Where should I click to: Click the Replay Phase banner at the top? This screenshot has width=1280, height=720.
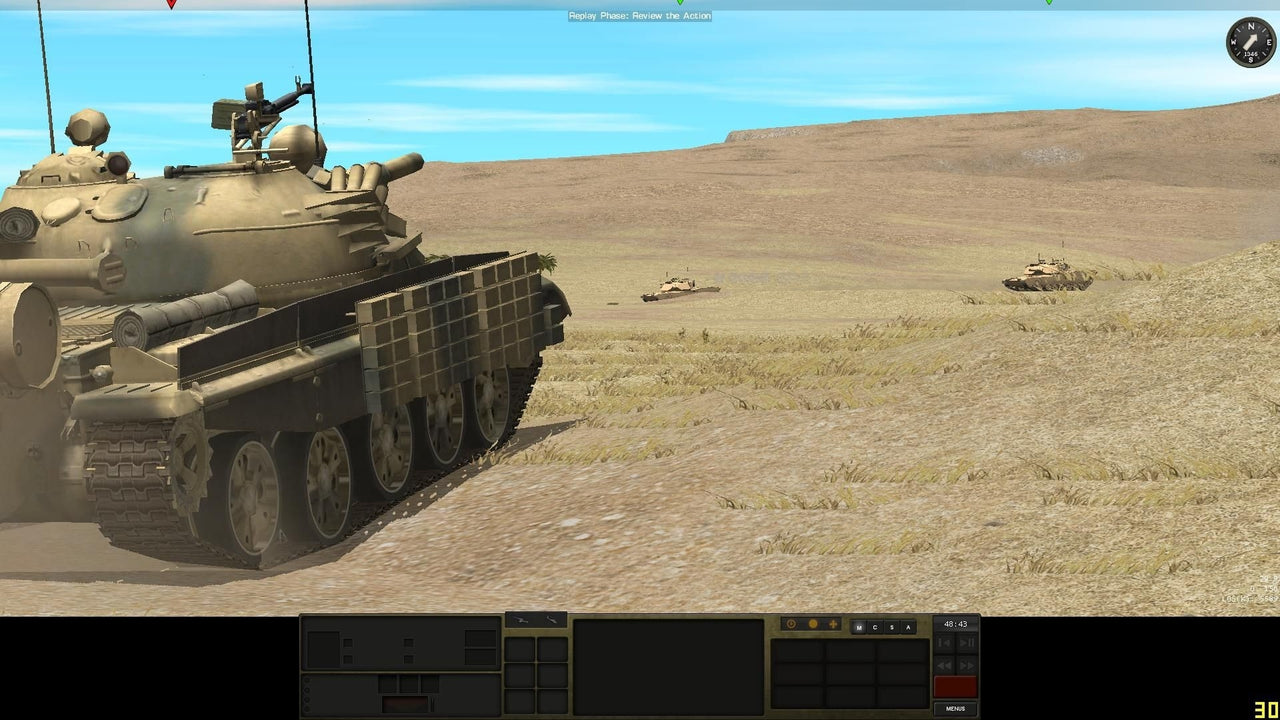(x=639, y=15)
